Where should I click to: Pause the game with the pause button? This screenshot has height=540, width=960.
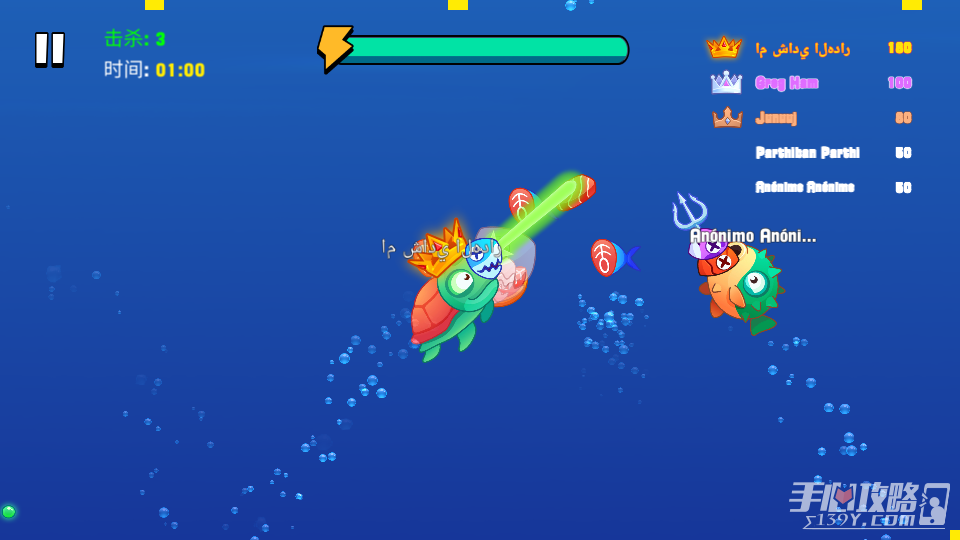[50, 49]
